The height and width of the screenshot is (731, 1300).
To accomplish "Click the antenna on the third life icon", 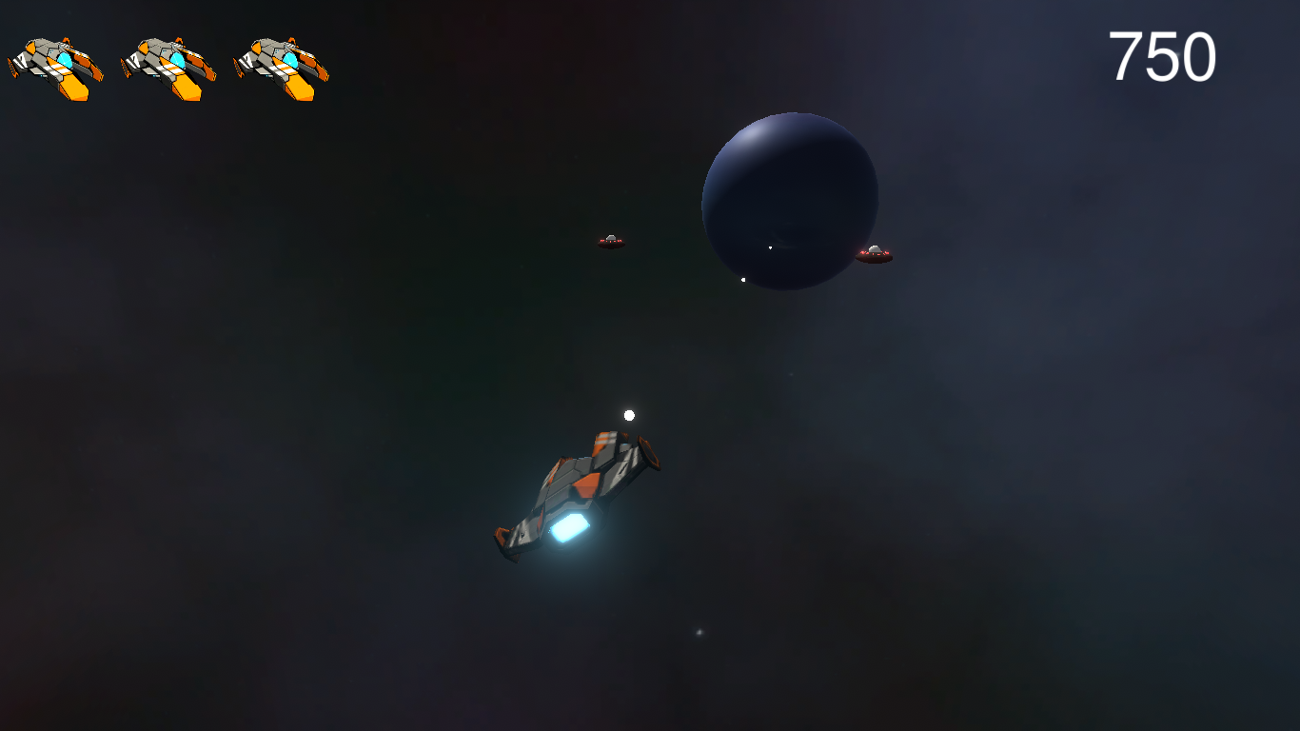I will tap(293, 38).
